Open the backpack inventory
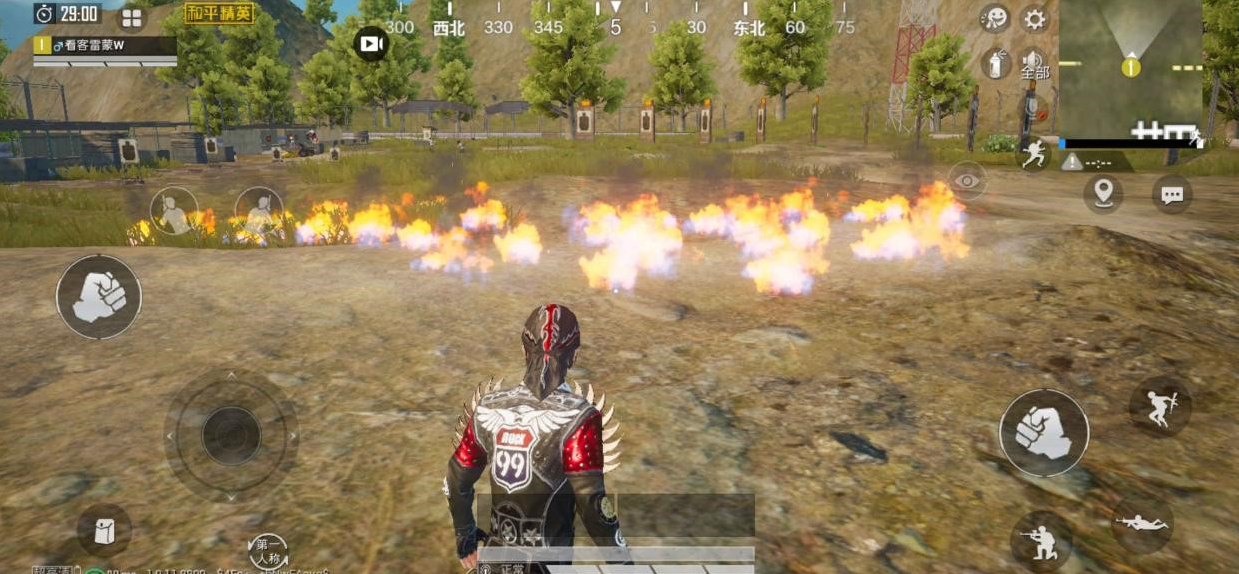This screenshot has width=1239, height=574. coord(104,531)
